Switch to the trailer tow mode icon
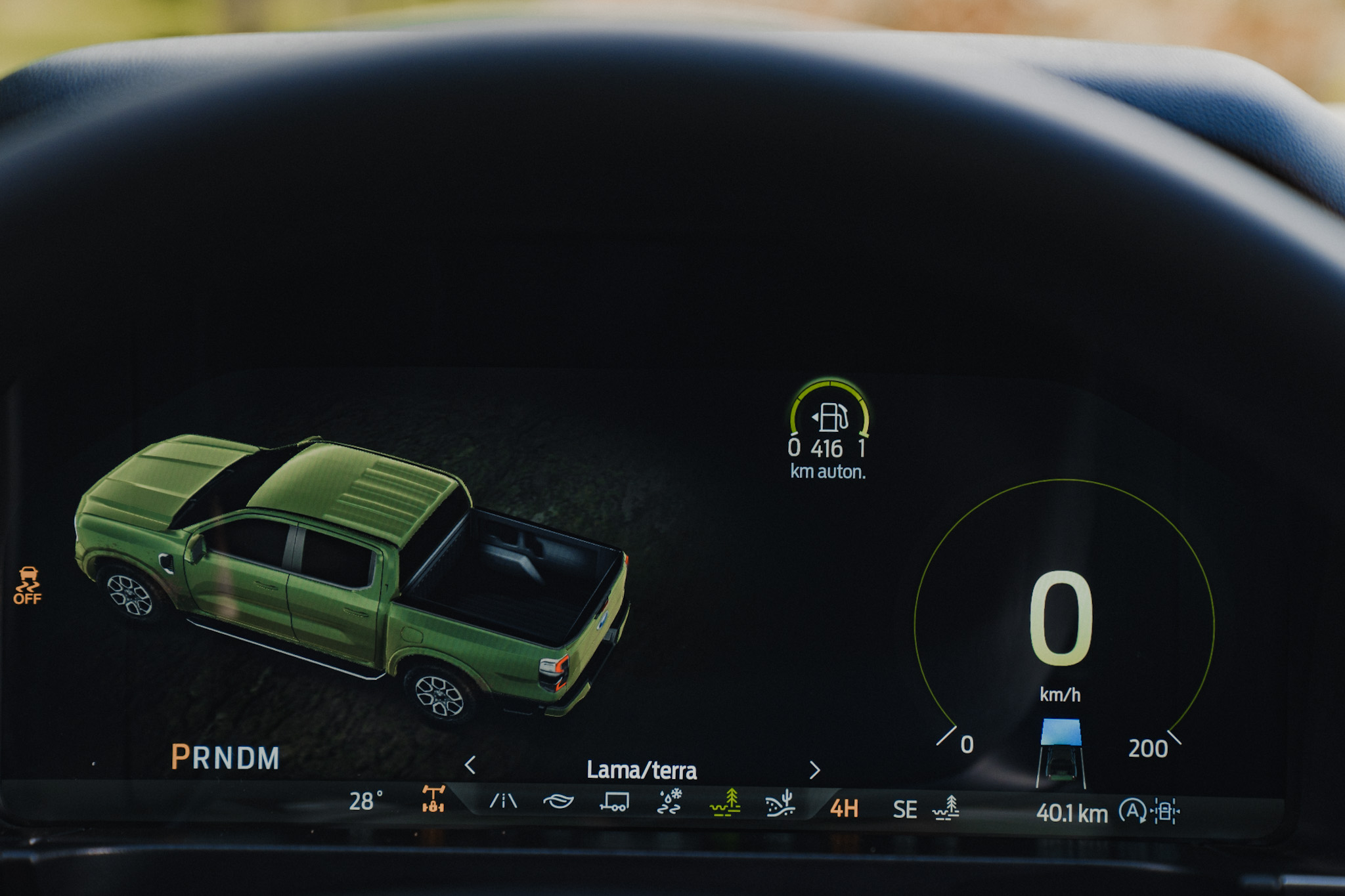This screenshot has height=896, width=1345. click(614, 801)
